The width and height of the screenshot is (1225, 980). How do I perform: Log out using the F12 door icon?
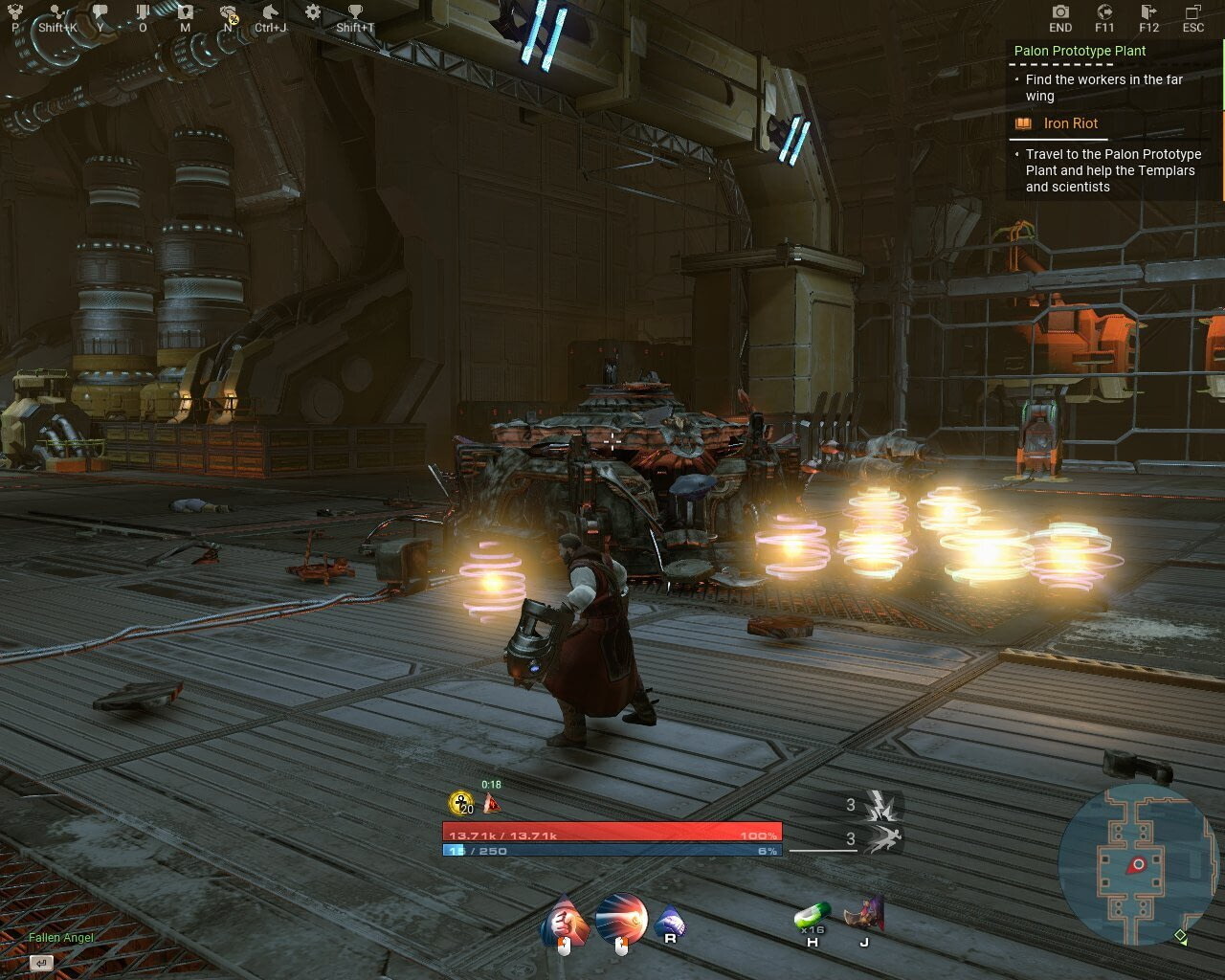[1147, 11]
